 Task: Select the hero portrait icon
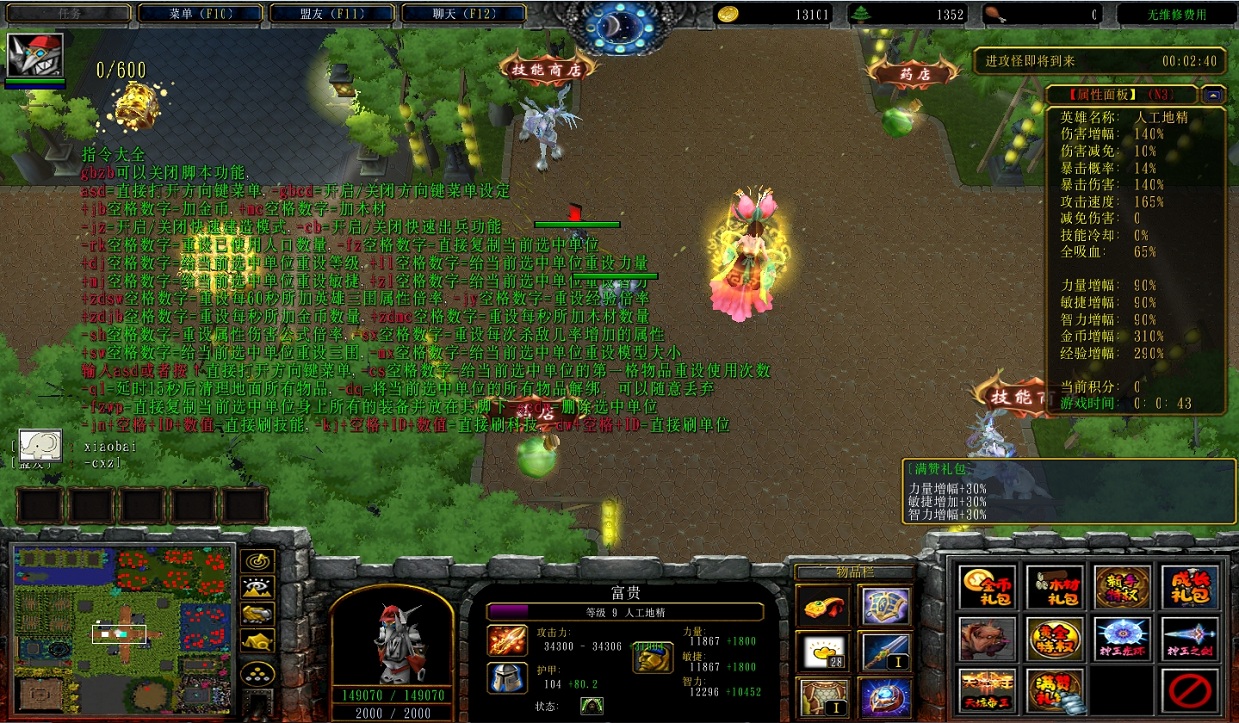pyautogui.click(x=36, y=56)
